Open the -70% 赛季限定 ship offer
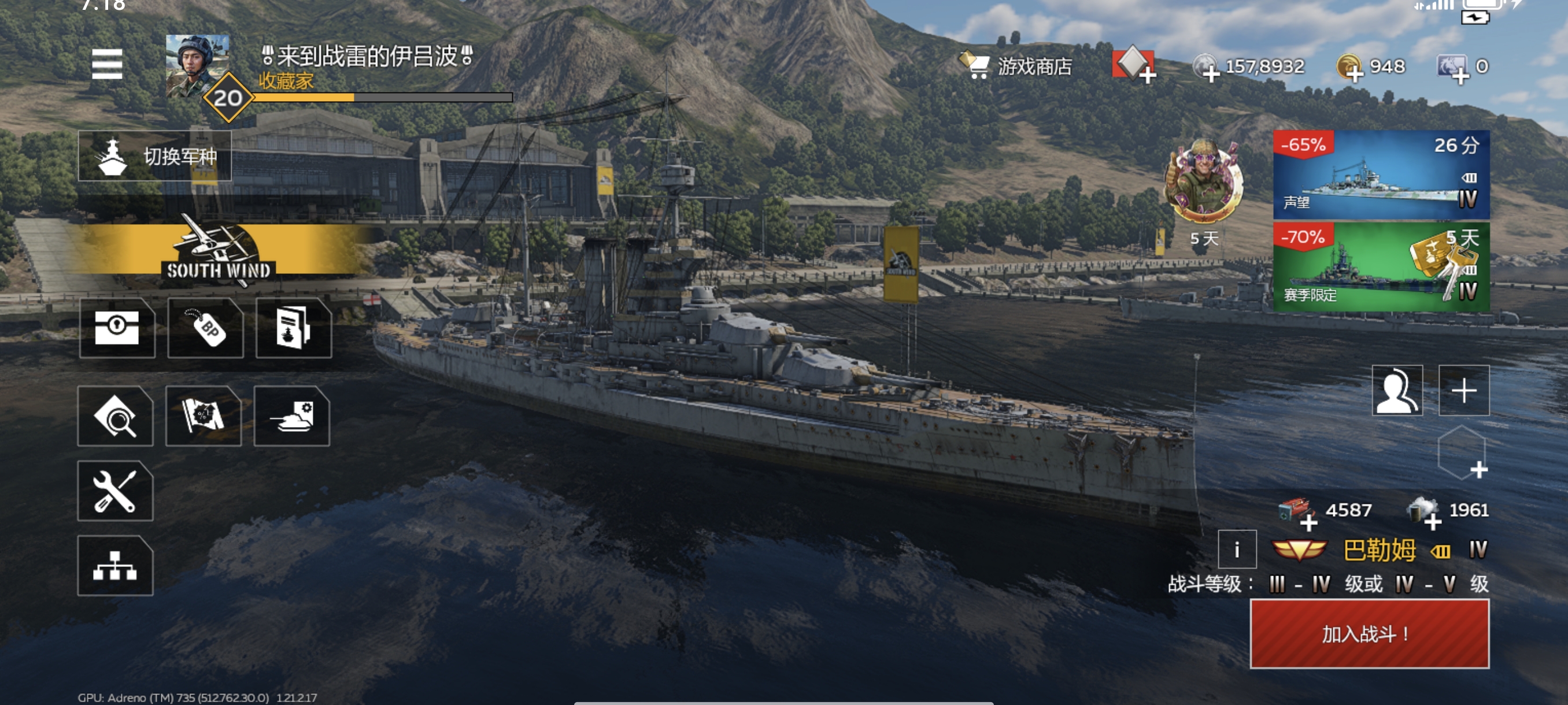This screenshot has width=1568, height=705. [1381, 267]
